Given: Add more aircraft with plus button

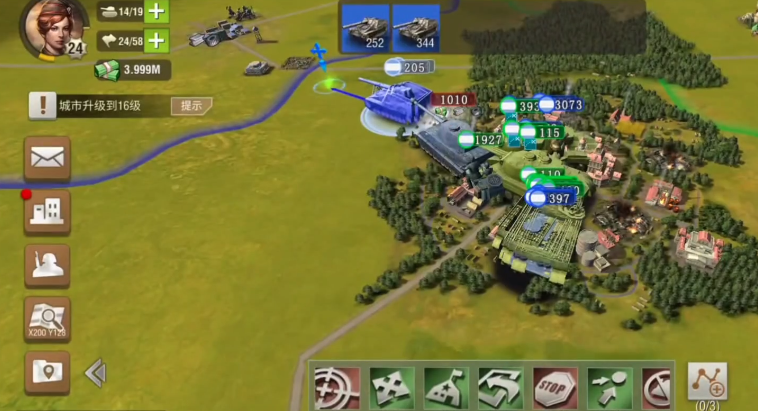Looking at the screenshot, I should [x=158, y=40].
